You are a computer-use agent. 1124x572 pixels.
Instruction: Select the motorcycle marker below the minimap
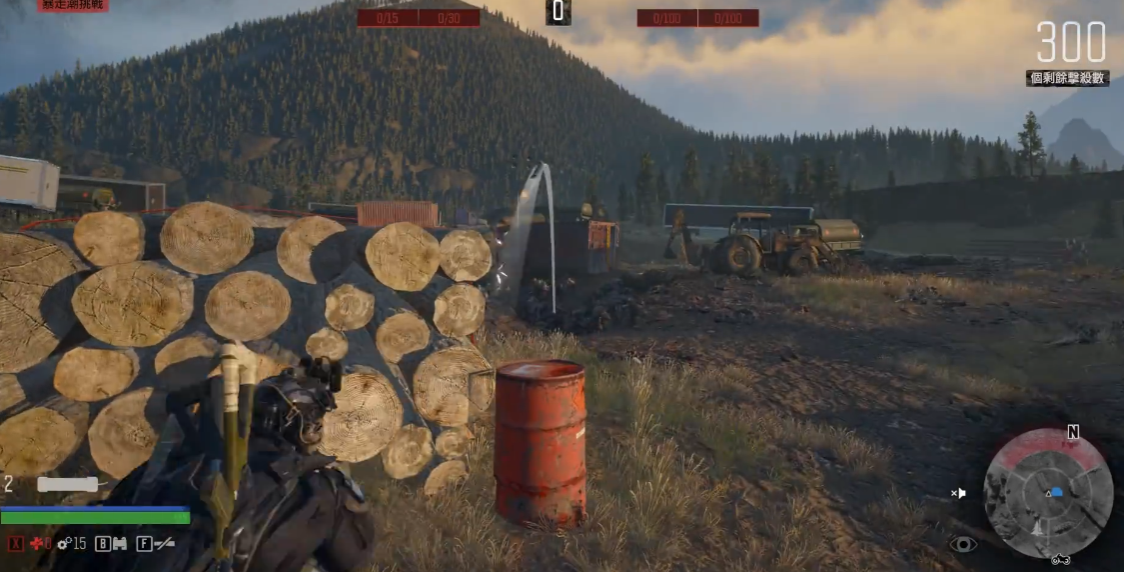coord(1061,559)
